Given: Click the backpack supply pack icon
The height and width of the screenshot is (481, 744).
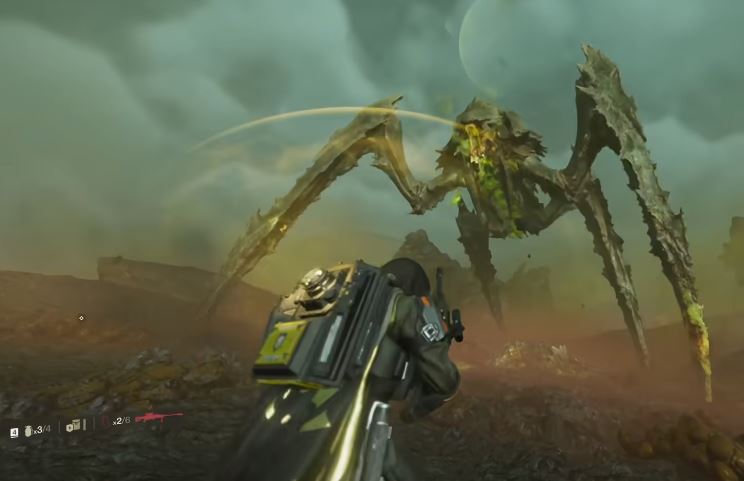Looking at the screenshot, I should pos(73,426).
